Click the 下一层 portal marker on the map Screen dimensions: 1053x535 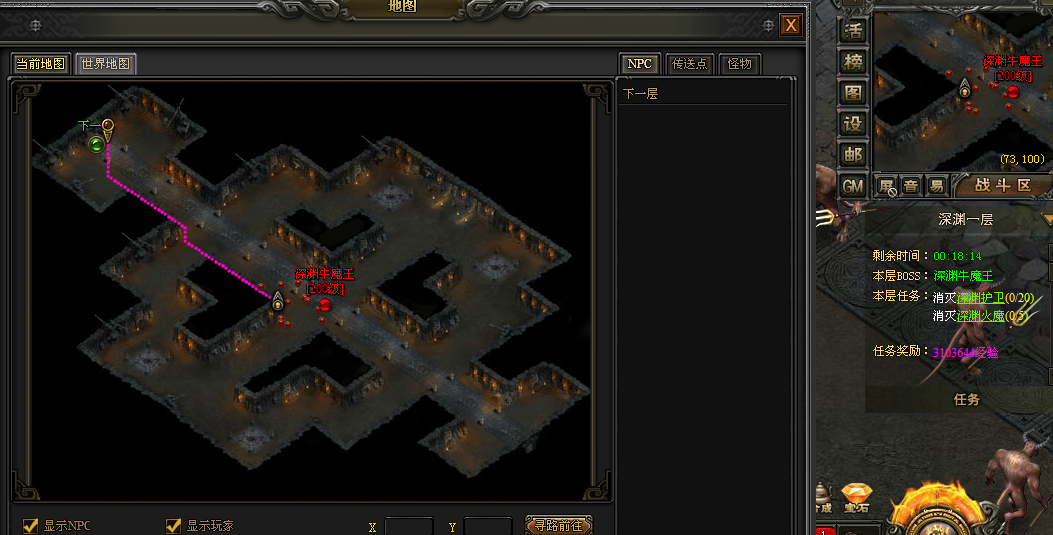pos(97,144)
